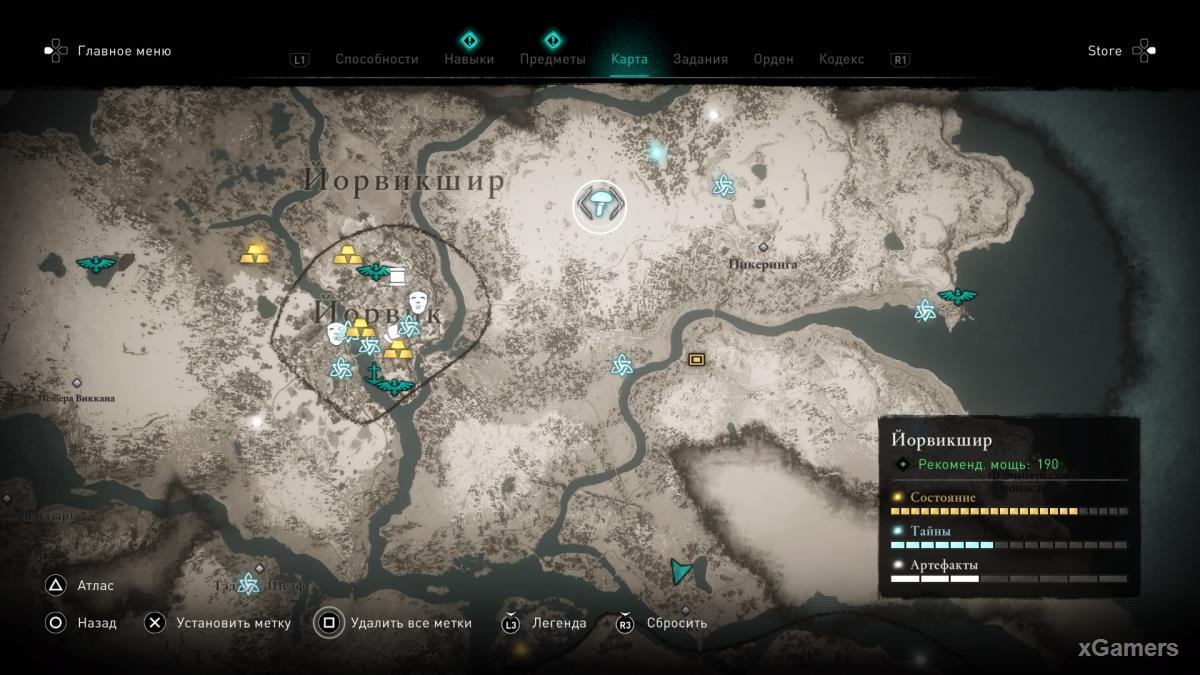1200x675 pixels.
Task: Select the Предметы tab
Action: coord(552,59)
